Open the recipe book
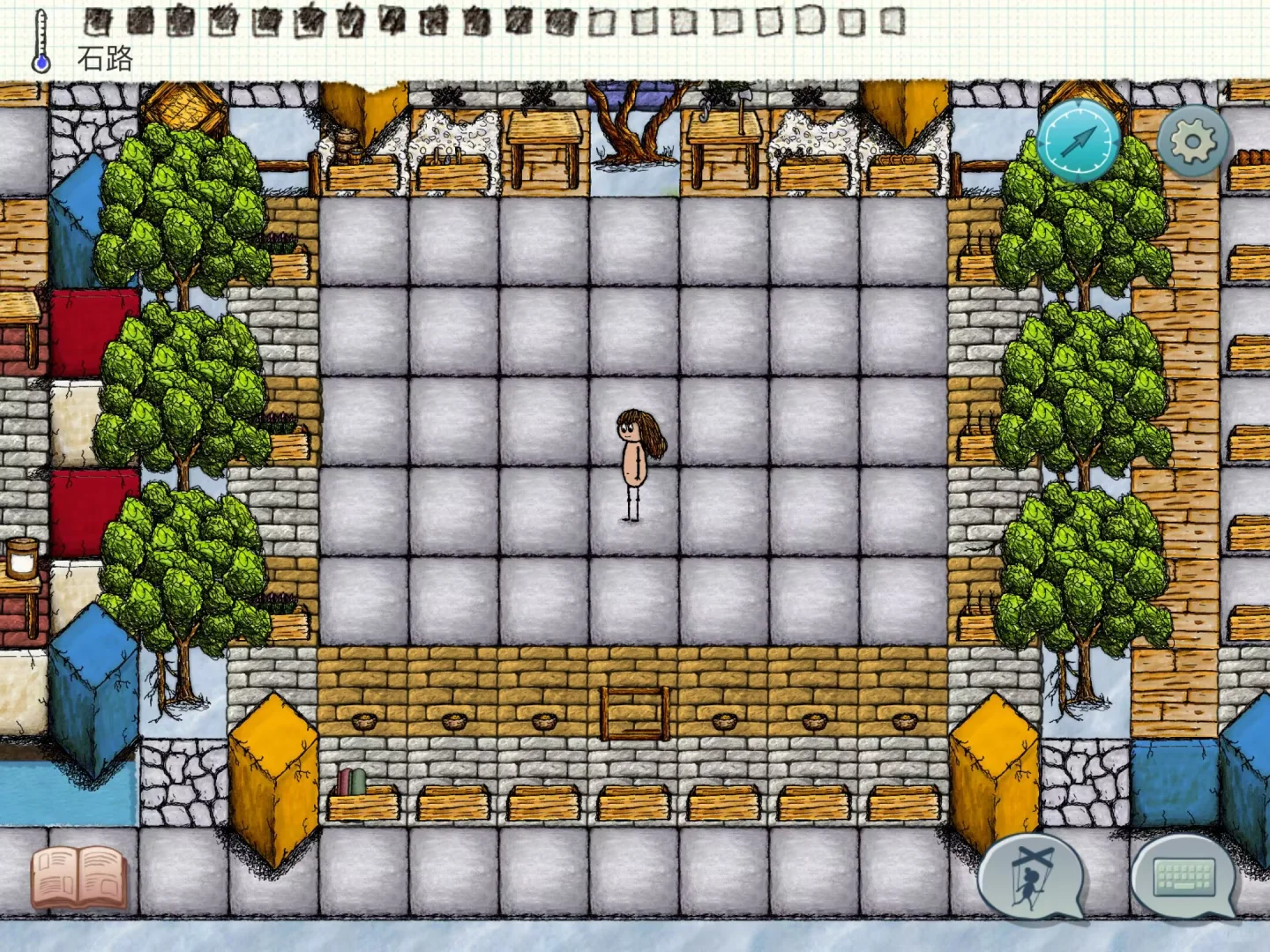 point(78,877)
